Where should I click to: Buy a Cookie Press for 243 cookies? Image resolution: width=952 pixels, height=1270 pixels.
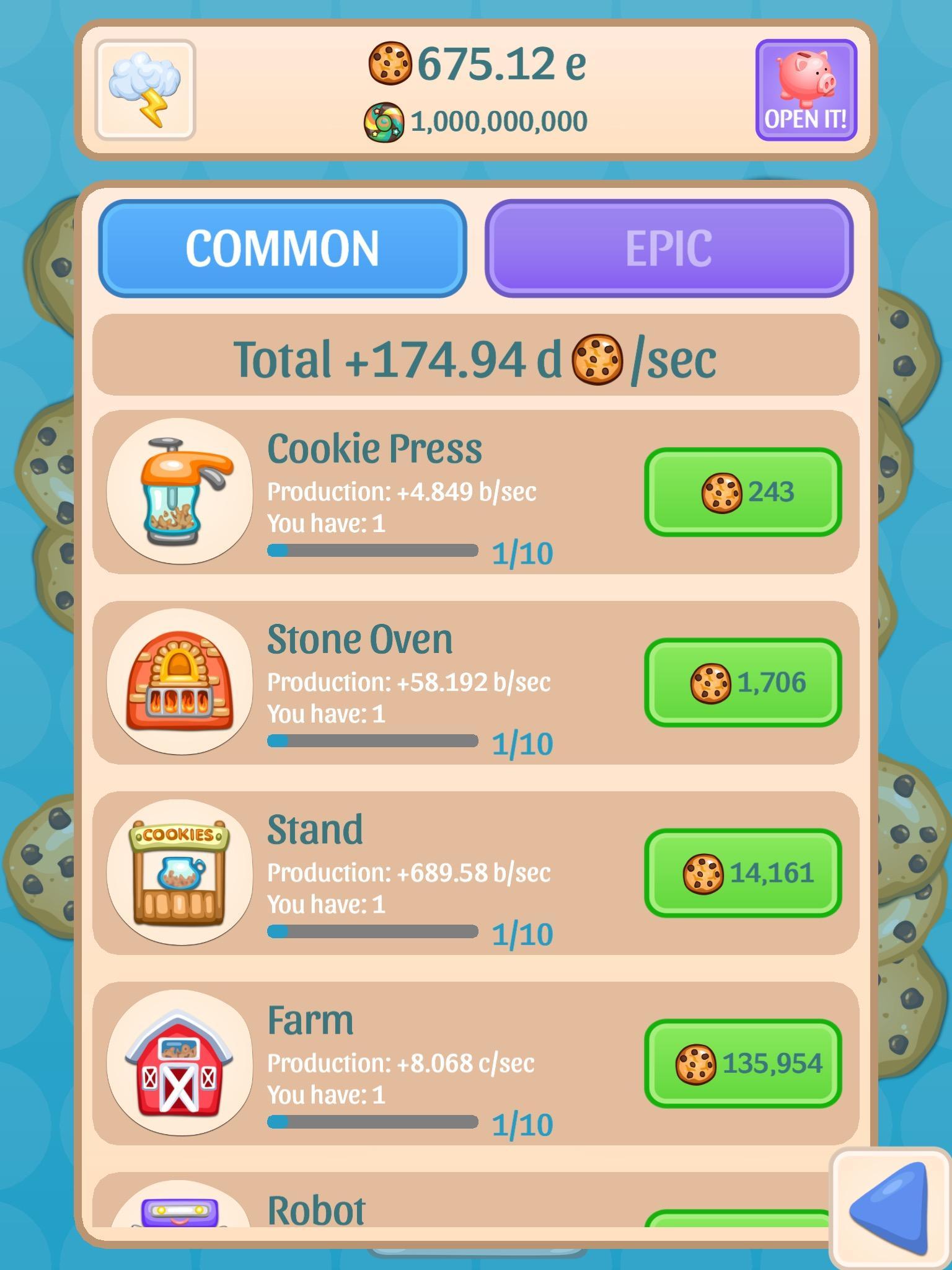[742, 492]
